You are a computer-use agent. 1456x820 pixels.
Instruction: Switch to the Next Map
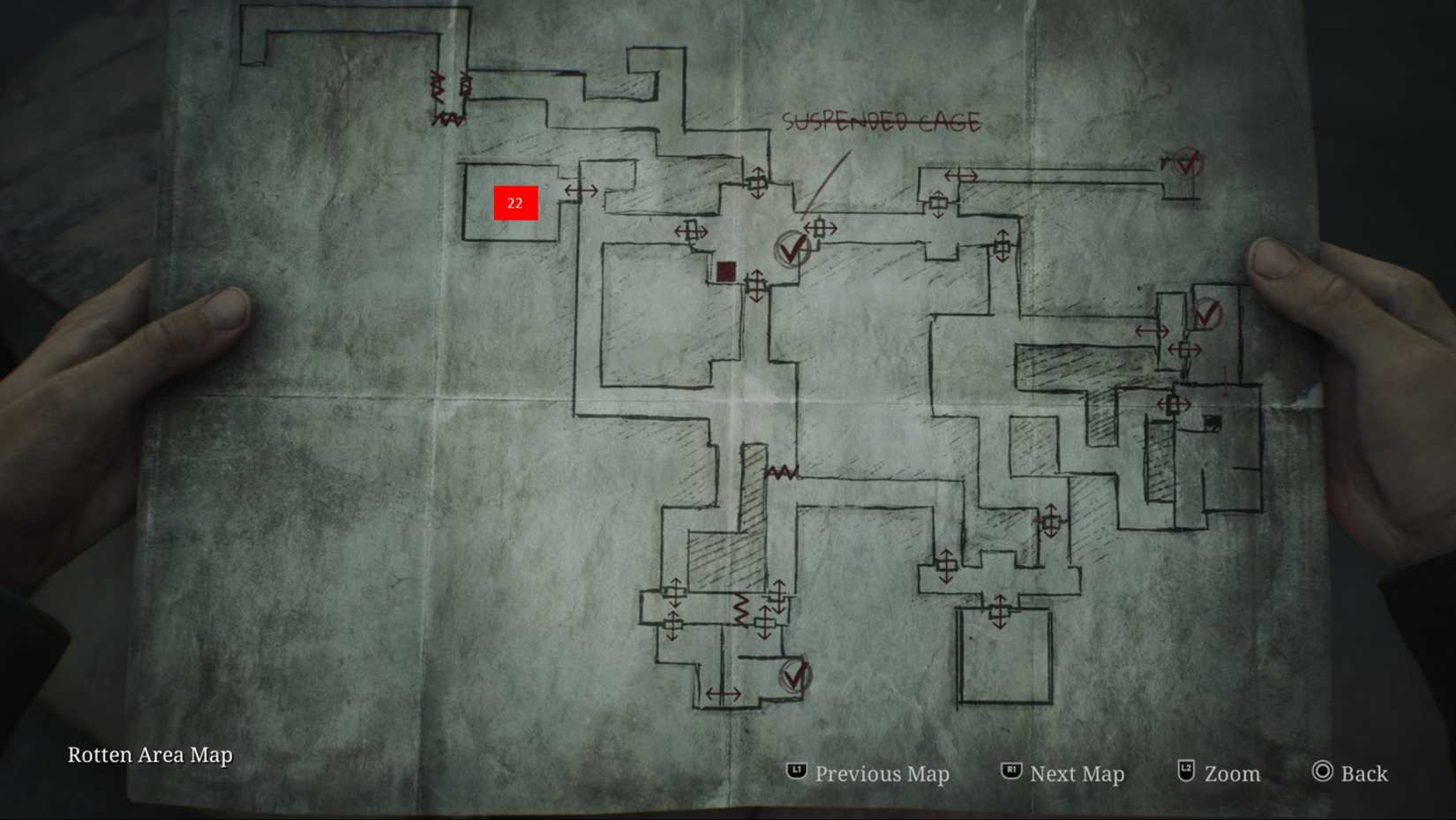(x=1077, y=774)
